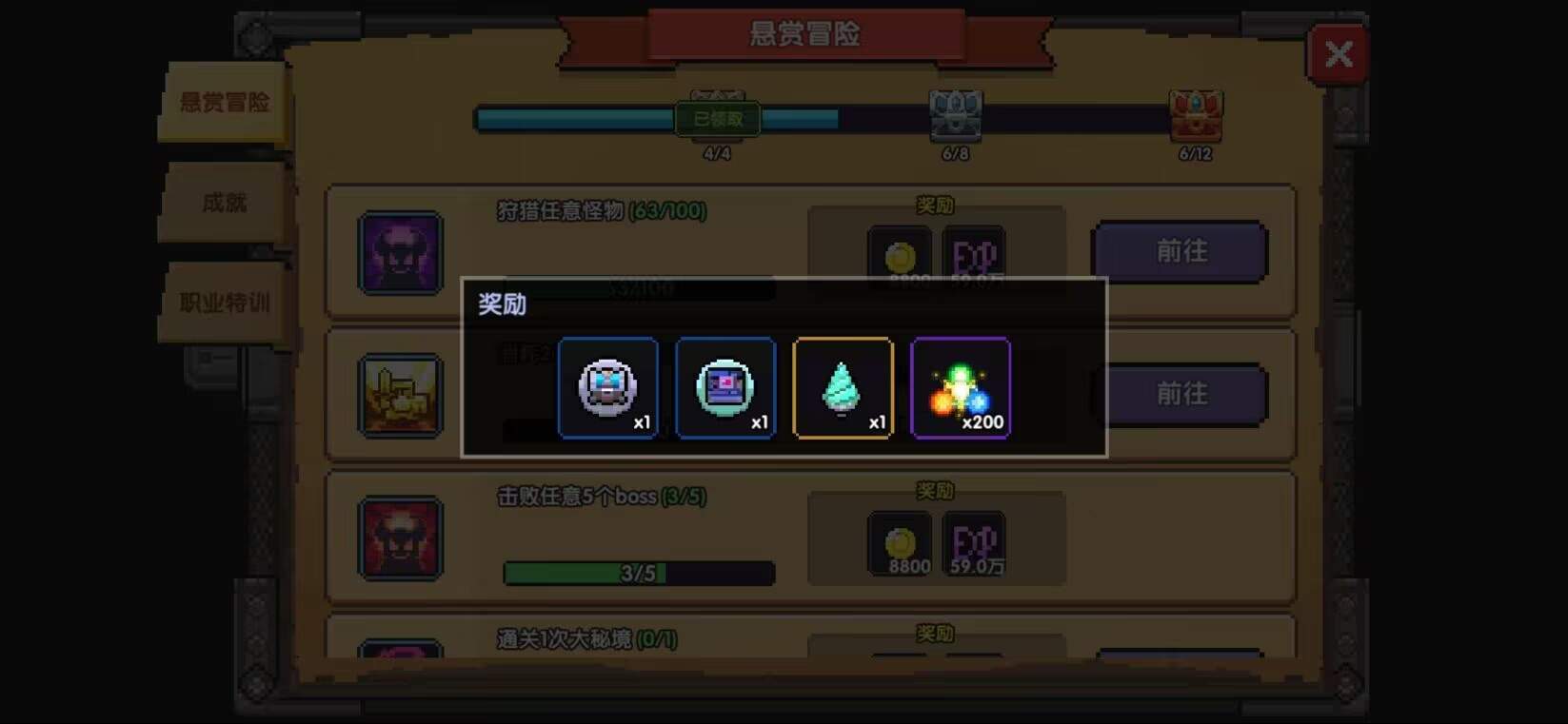Select the blue-bordered helmet reward item
This screenshot has height=724, width=1568.
point(608,388)
